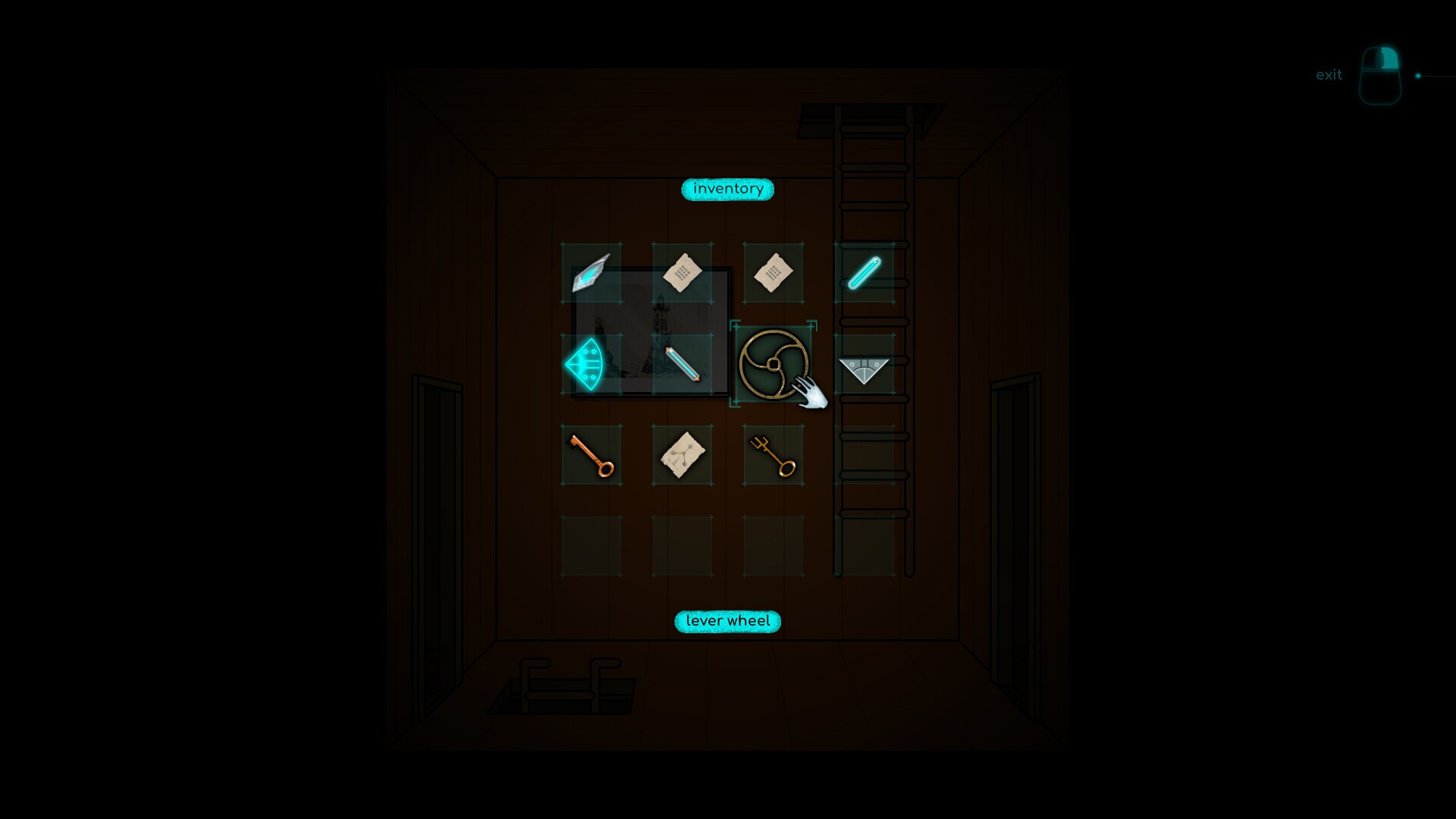
Task: Select the cyan fan-shaped puzzle piece
Action: pos(590,364)
